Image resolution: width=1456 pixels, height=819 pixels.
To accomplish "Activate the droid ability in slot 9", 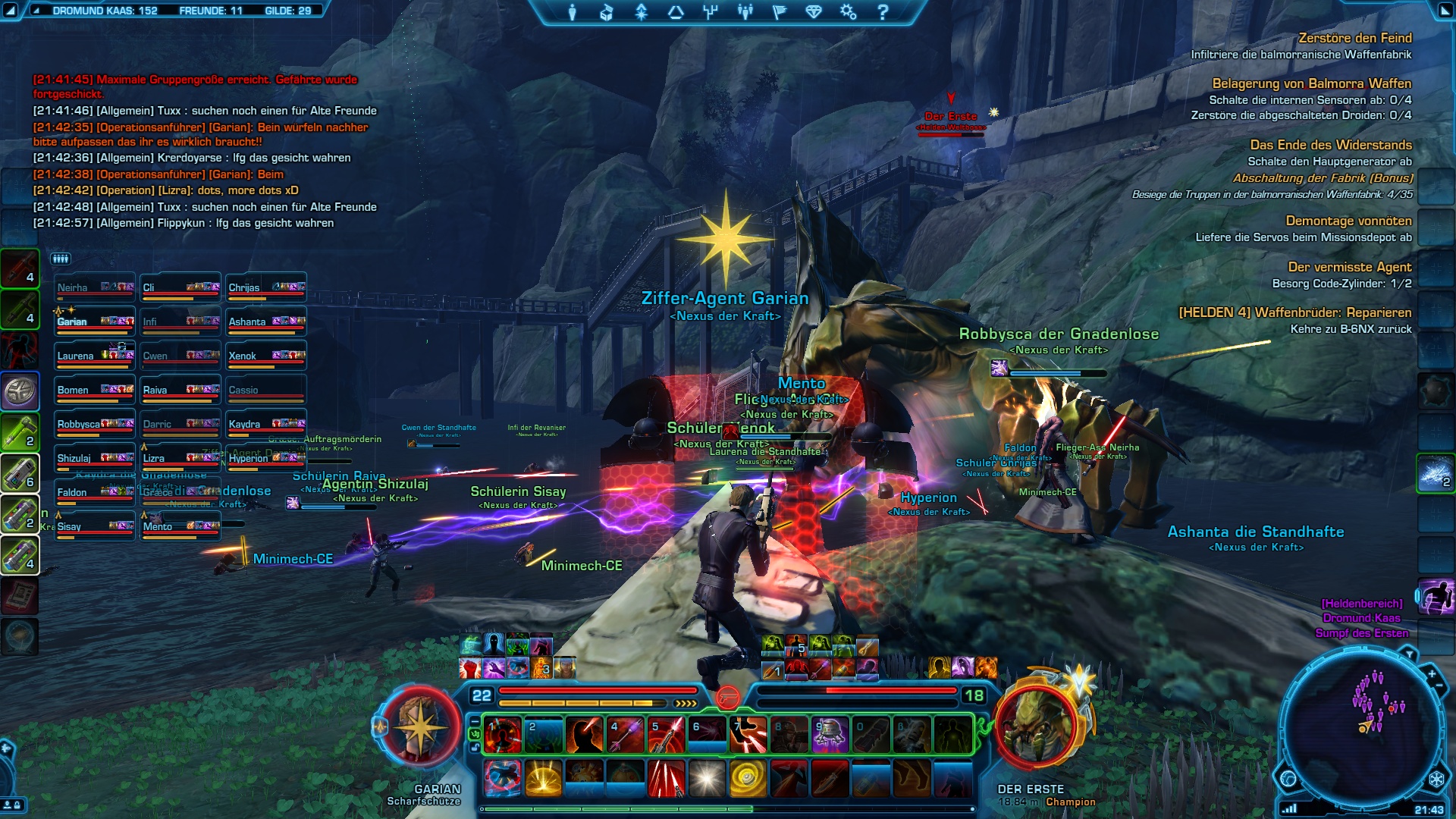I will 829,735.
